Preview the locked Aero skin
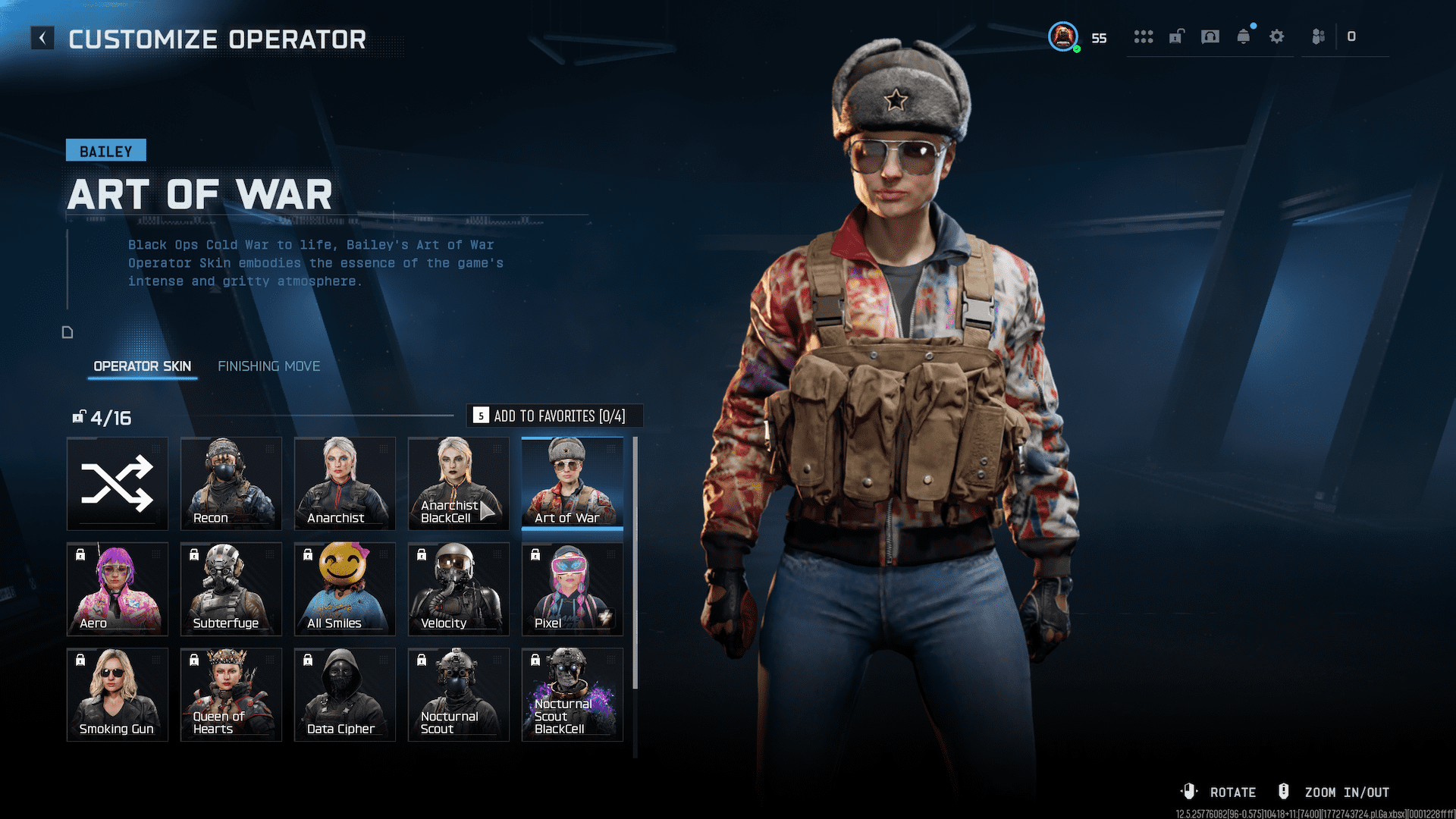 click(x=118, y=589)
